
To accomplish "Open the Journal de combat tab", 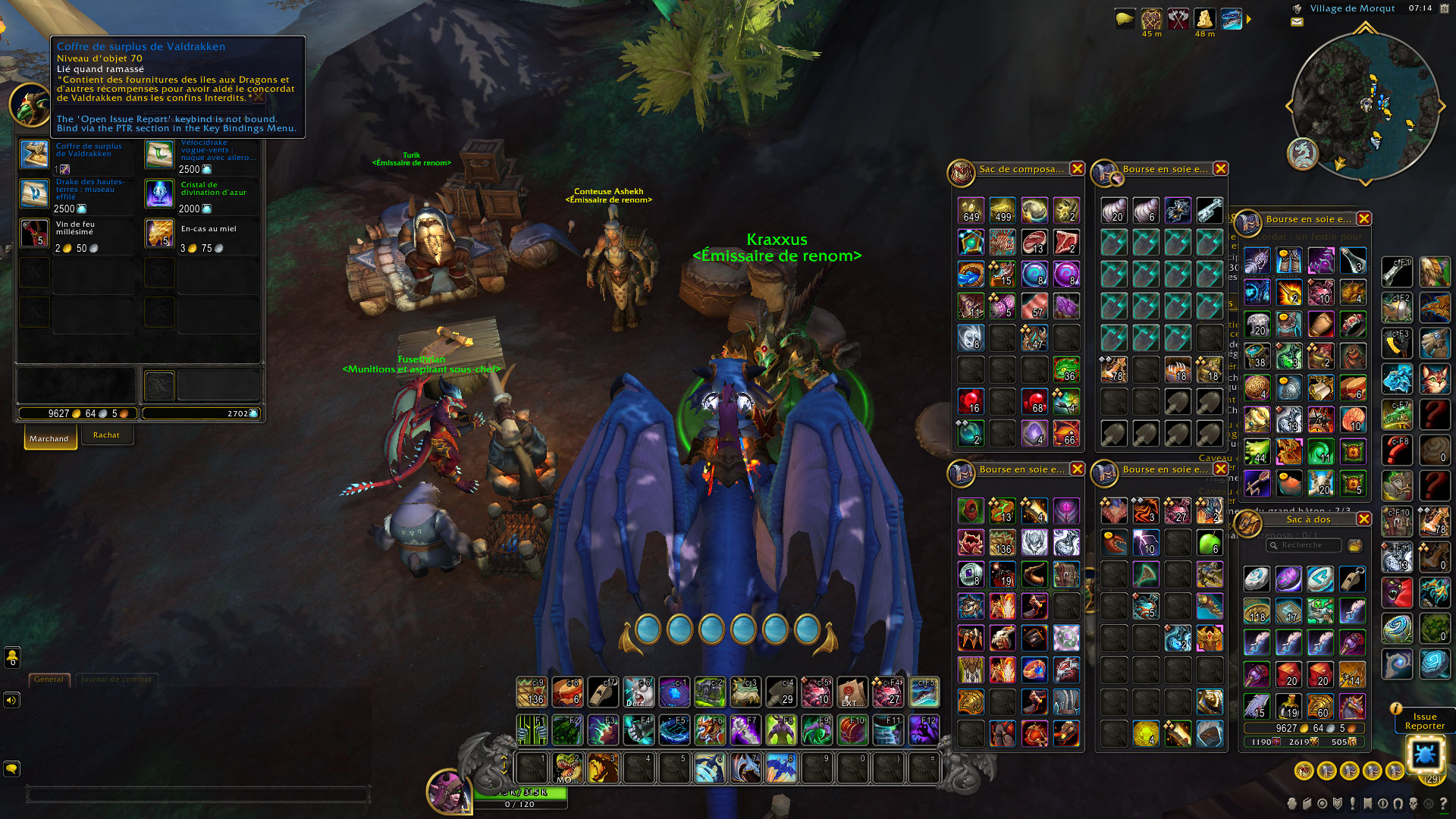I will click(x=116, y=679).
